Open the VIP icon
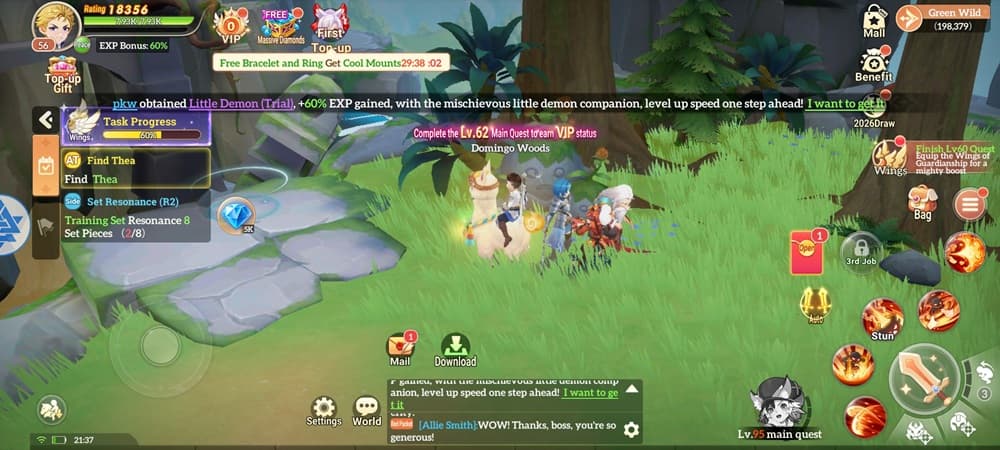Screen dimensions: 1000x450 [x=232, y=23]
